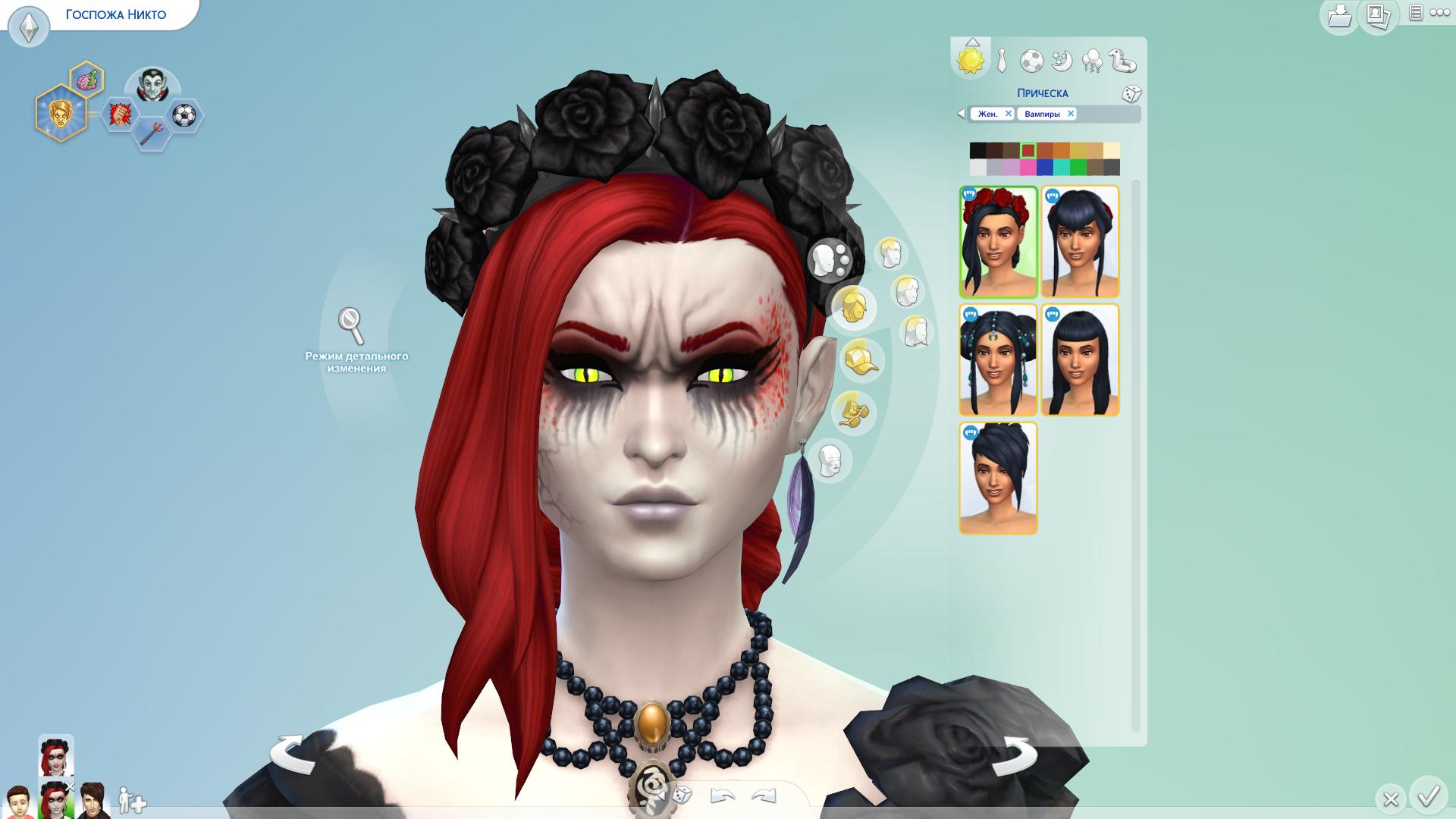Save household to library tray icon
Image resolution: width=1456 pixels, height=819 pixels.
tap(1339, 16)
